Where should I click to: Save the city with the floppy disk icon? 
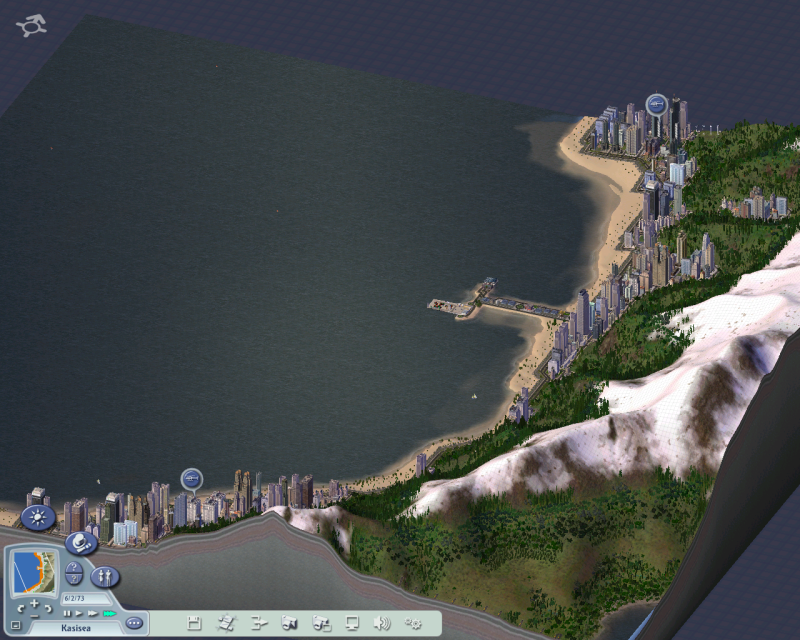pyautogui.click(x=194, y=623)
